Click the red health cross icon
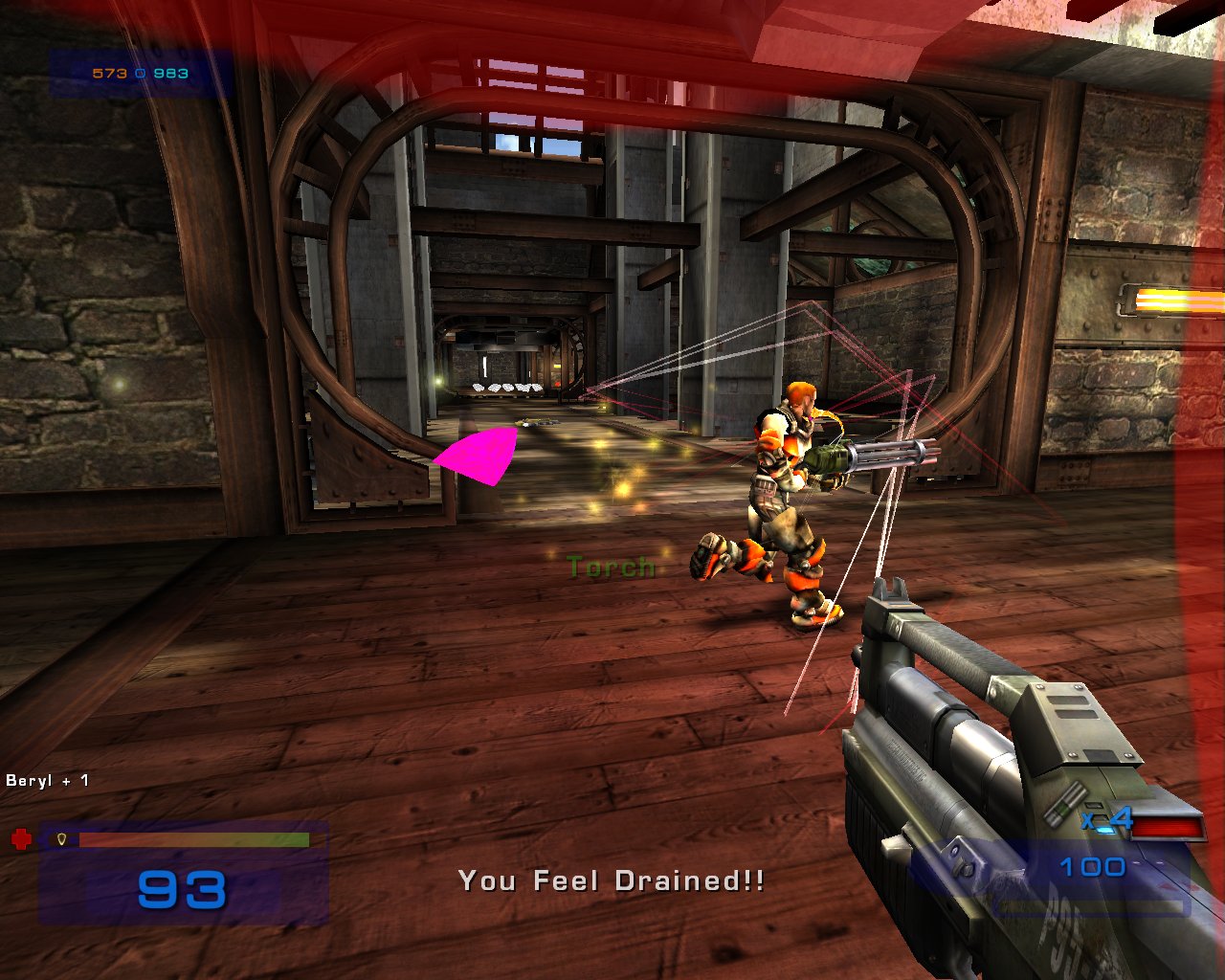Viewport: 1225px width, 980px height. click(x=21, y=836)
